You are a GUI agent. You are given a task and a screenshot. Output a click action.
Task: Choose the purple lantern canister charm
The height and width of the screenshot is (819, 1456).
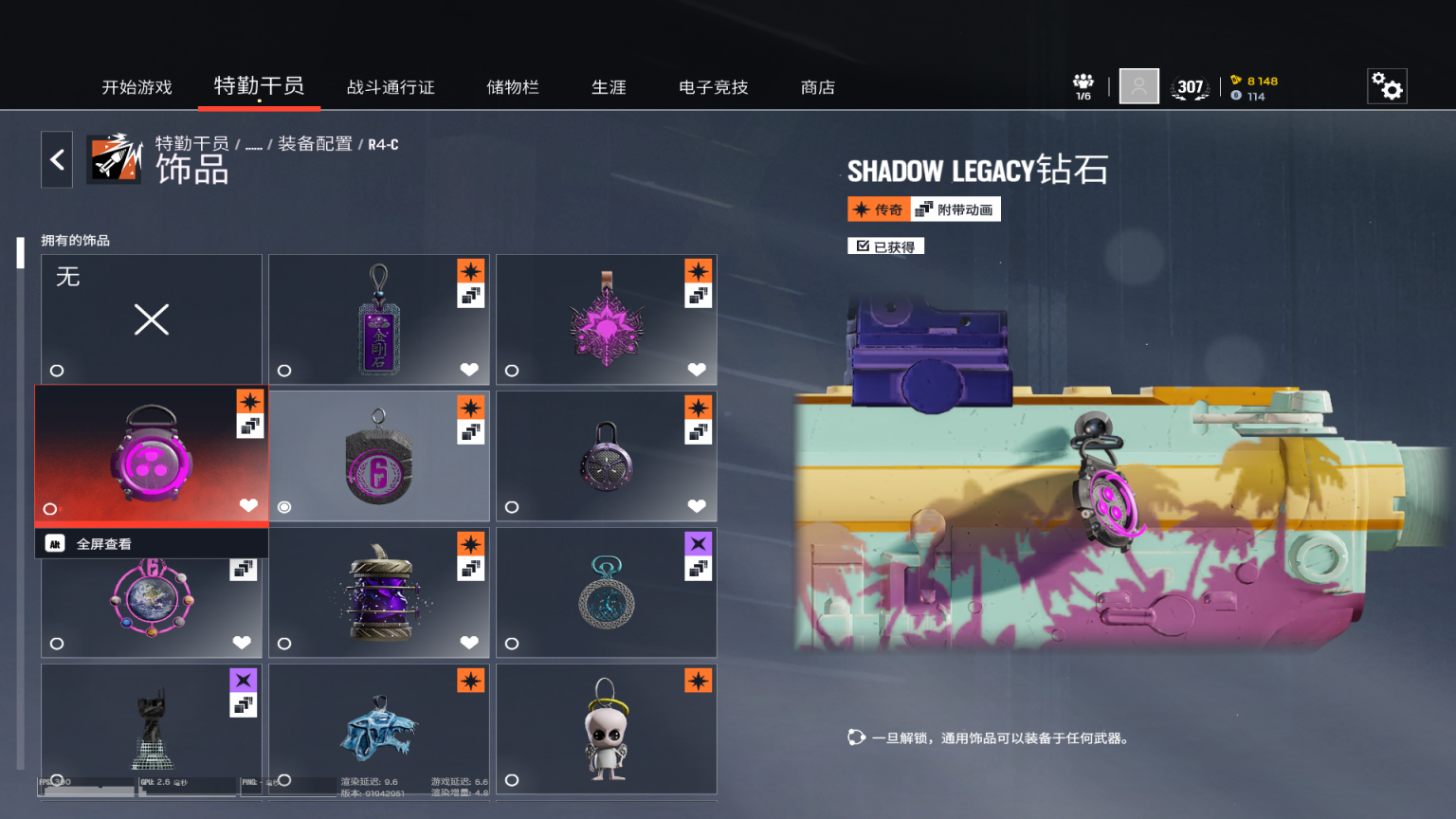379,593
